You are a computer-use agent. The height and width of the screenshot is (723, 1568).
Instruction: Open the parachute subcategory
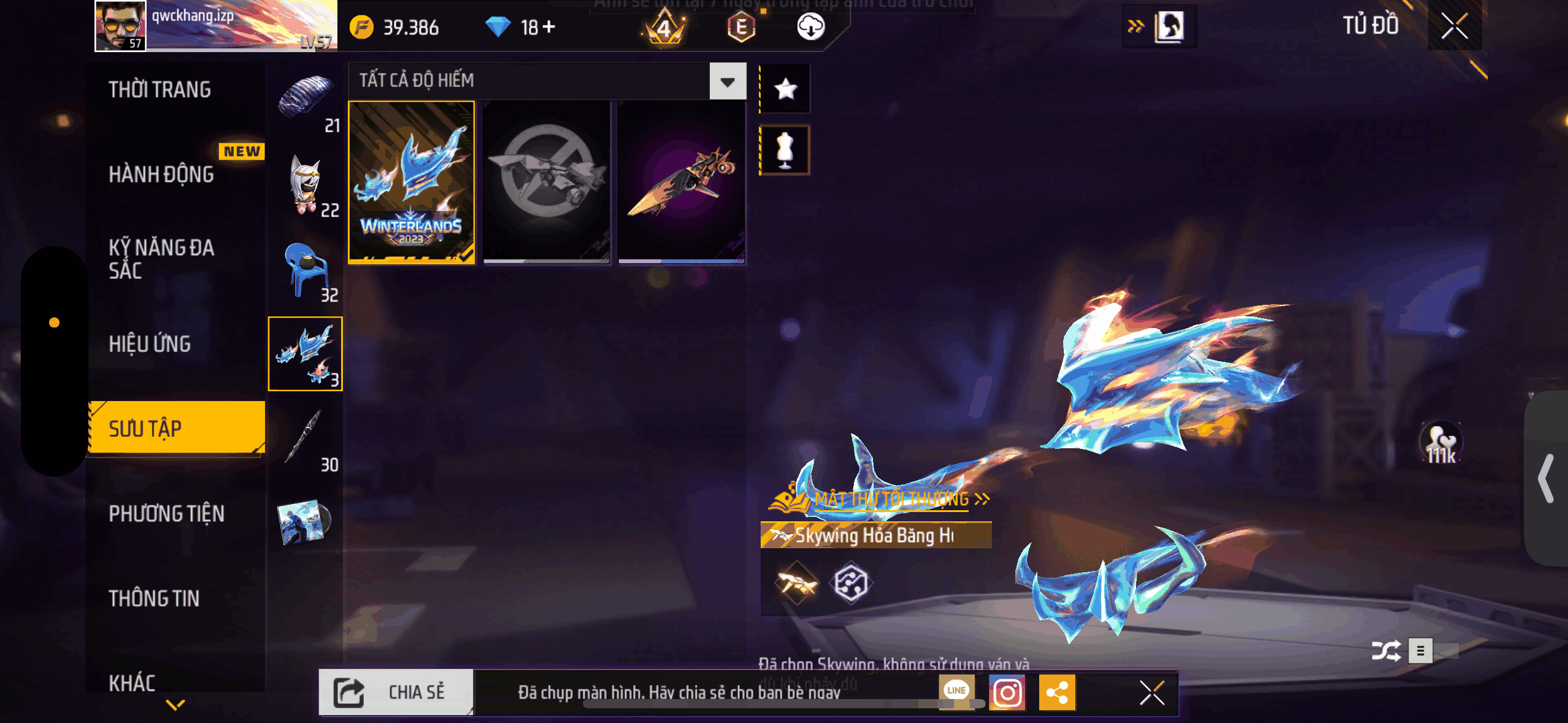click(x=306, y=99)
